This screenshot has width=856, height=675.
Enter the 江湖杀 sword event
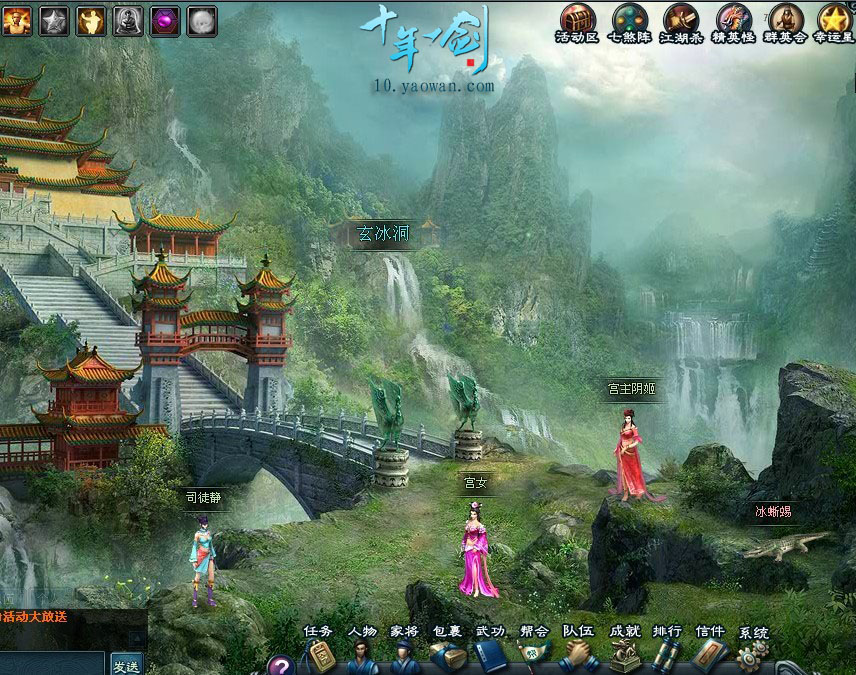click(682, 18)
